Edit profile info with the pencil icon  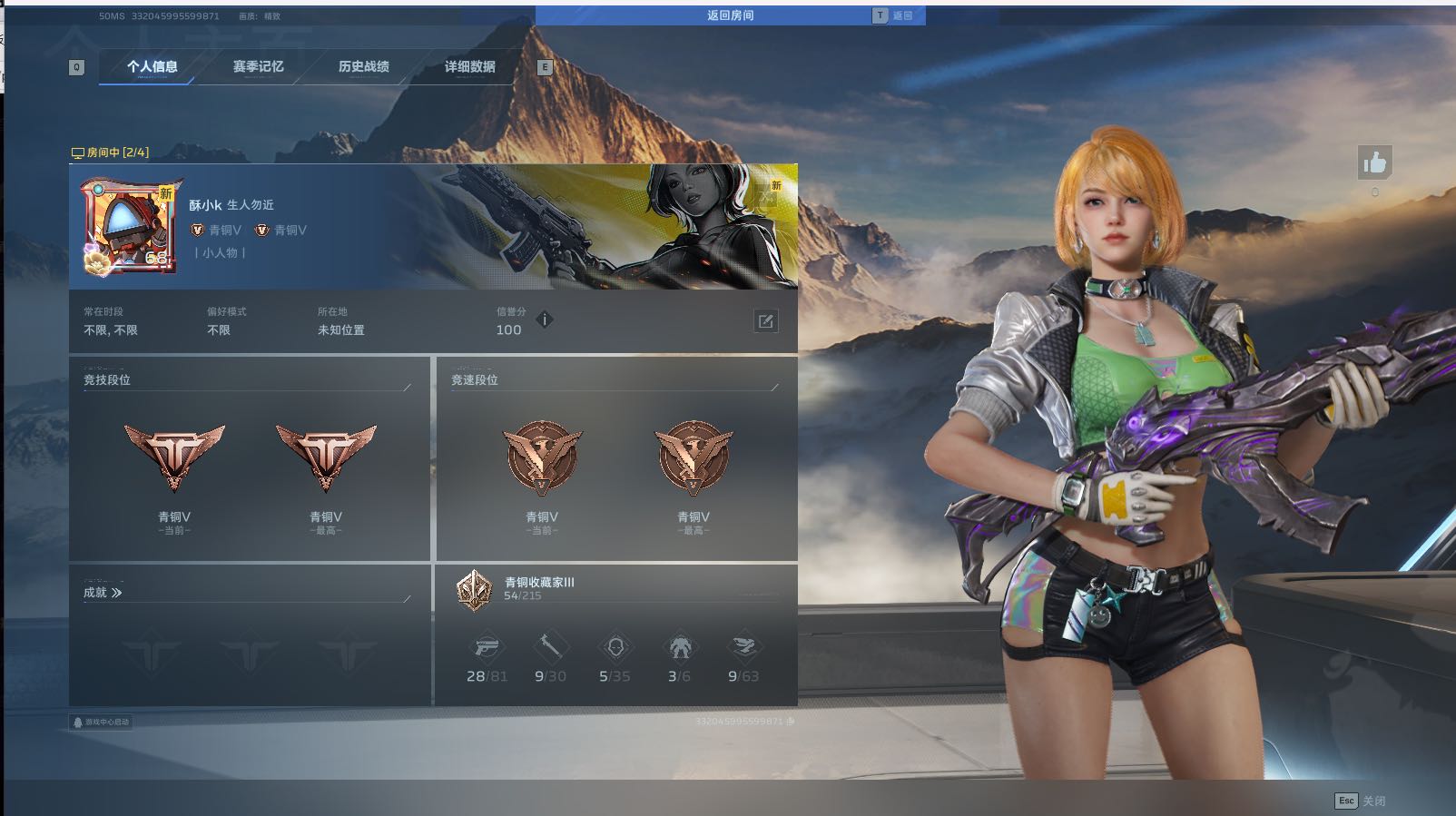click(765, 320)
